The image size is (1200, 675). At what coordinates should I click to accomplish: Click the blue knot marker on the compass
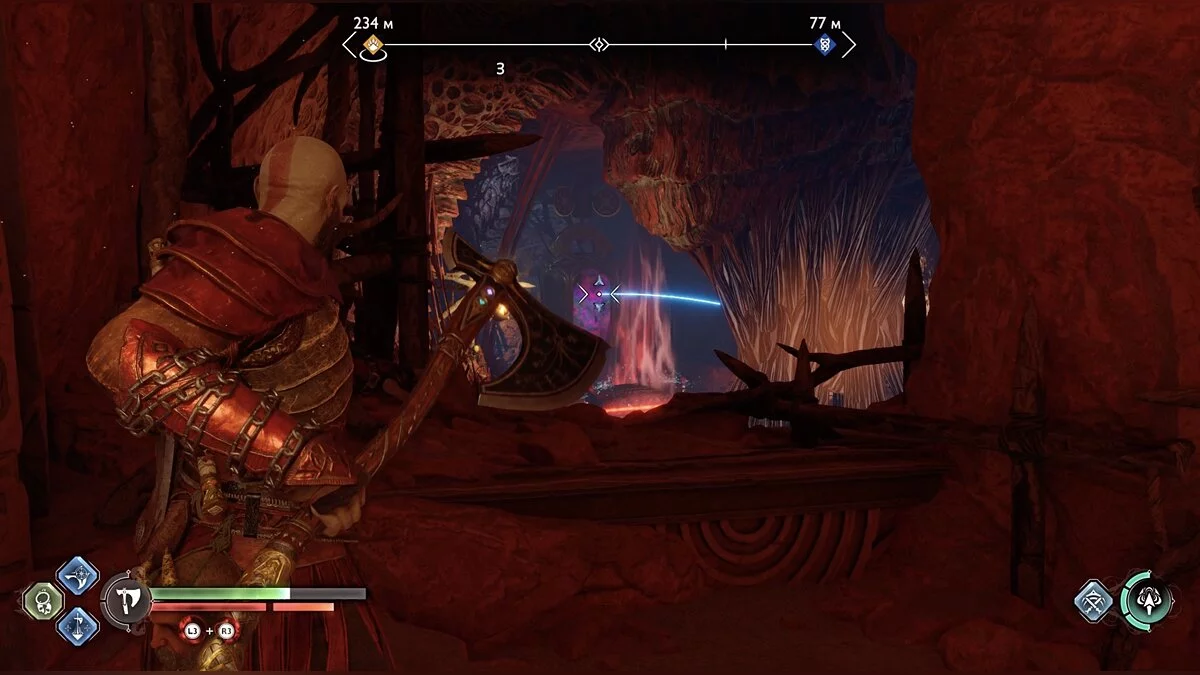point(824,45)
